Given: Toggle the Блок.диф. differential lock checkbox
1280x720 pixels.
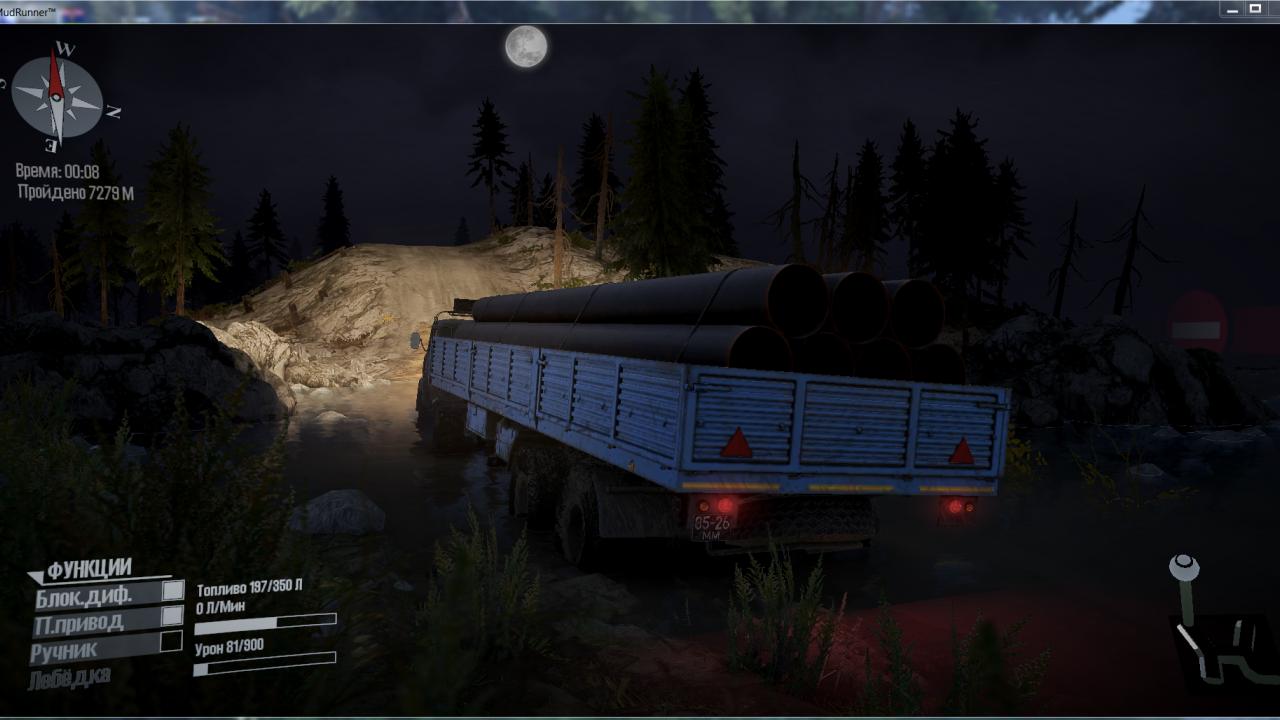Looking at the screenshot, I should (x=173, y=591).
